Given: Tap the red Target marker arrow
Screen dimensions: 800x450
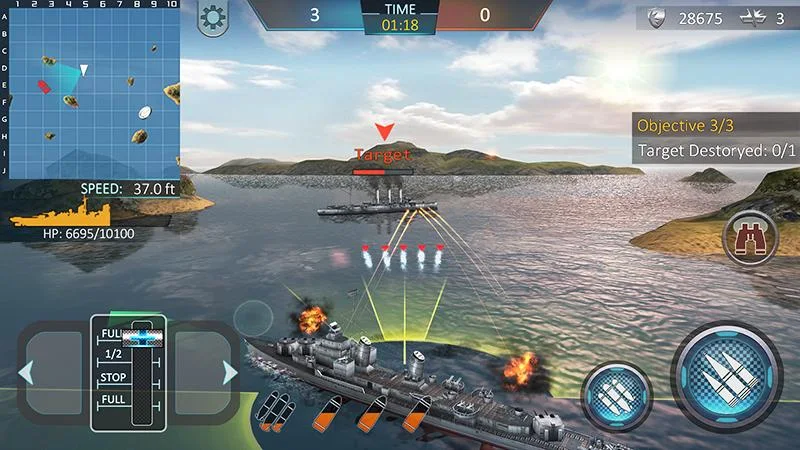Looking at the screenshot, I should (382, 132).
